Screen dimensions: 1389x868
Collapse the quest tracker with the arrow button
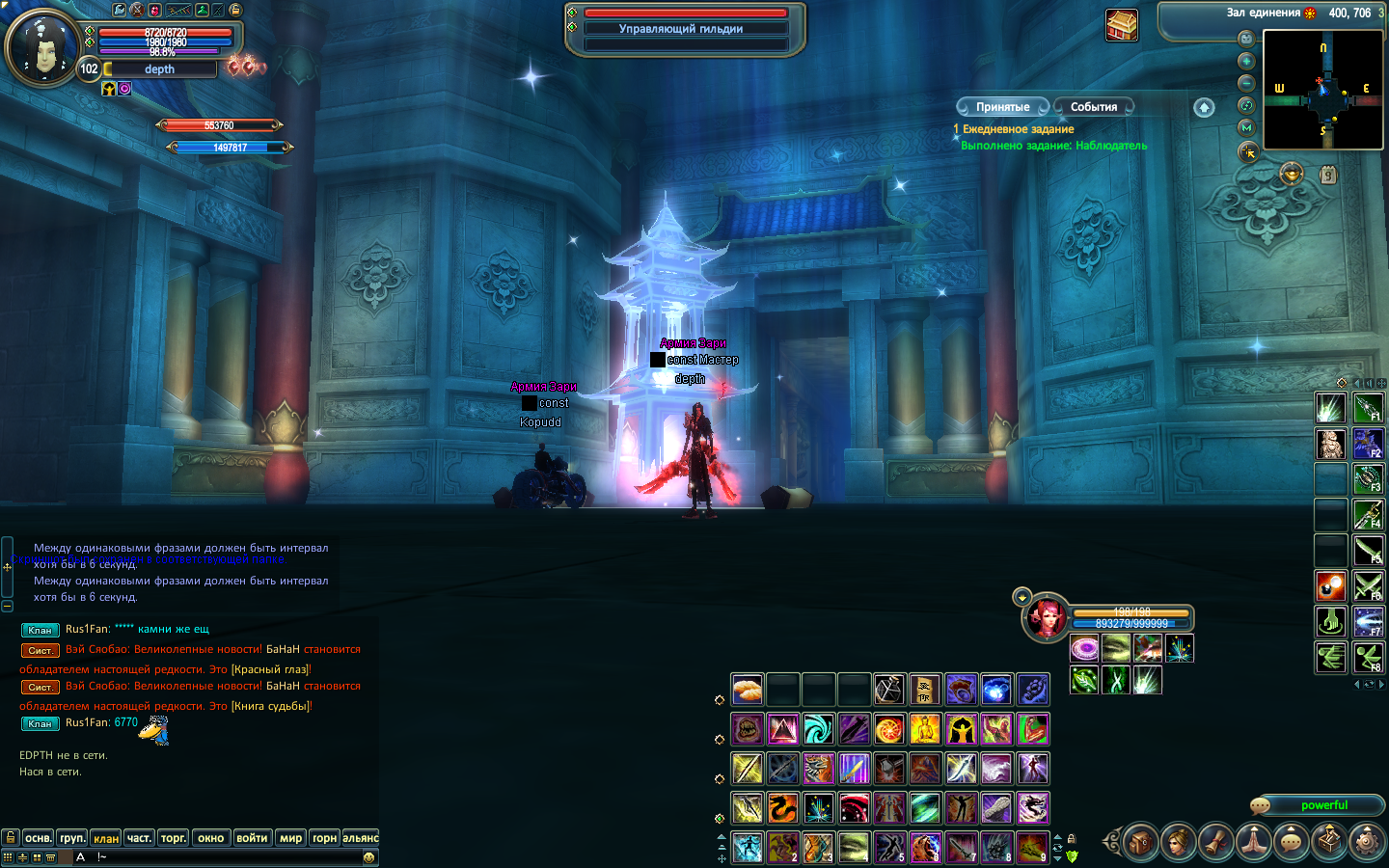click(1204, 107)
